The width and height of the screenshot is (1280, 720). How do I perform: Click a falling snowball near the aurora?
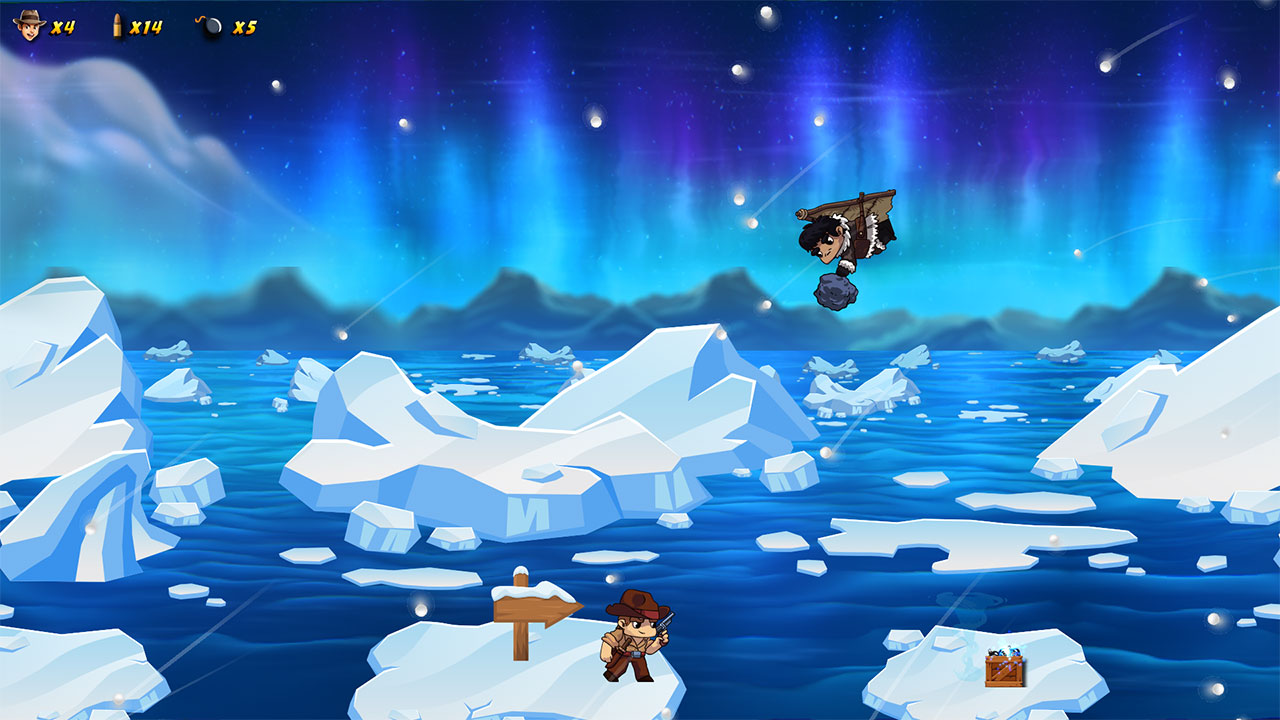click(739, 72)
